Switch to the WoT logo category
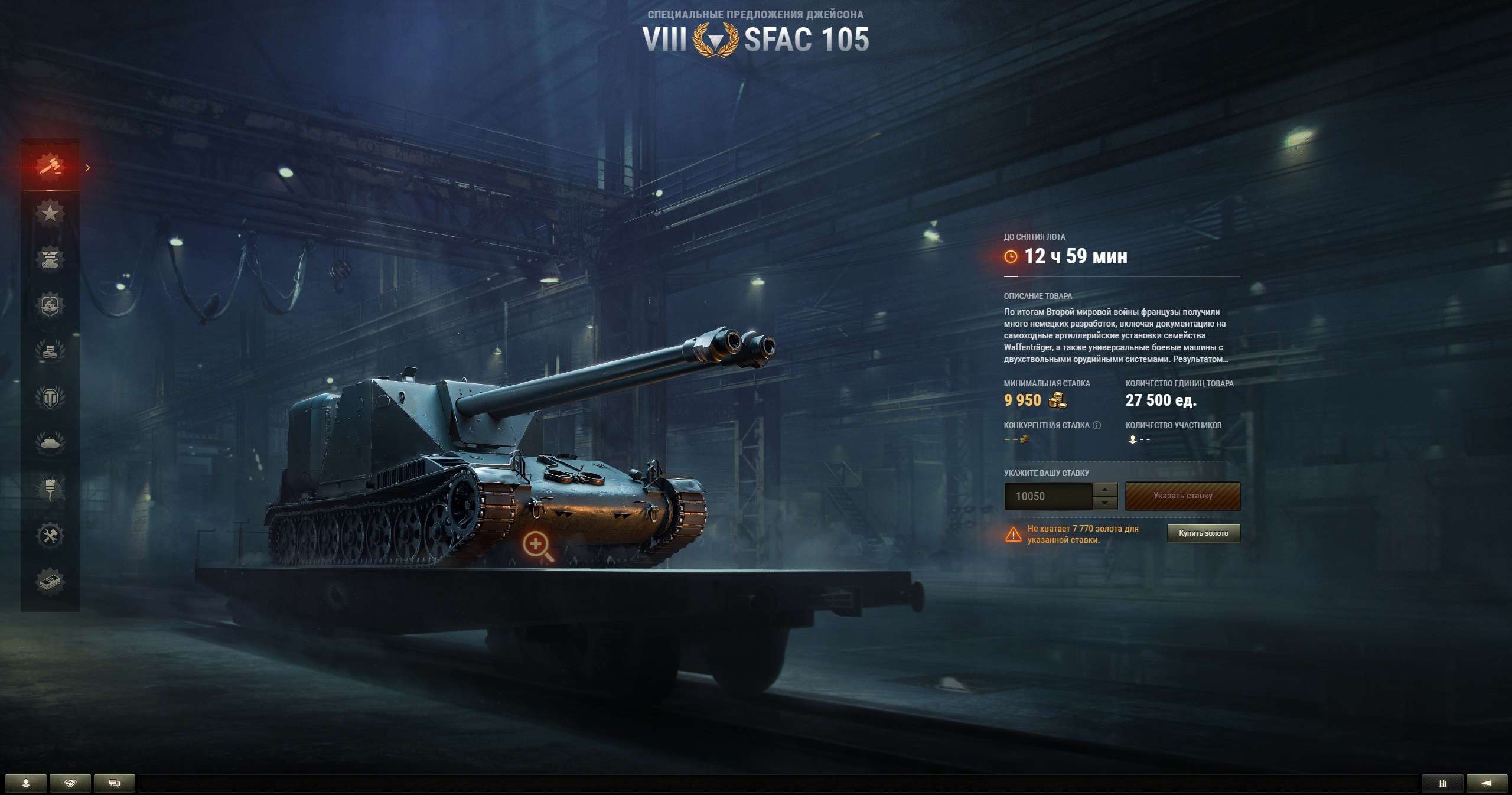This screenshot has width=1512, height=795. (x=50, y=397)
